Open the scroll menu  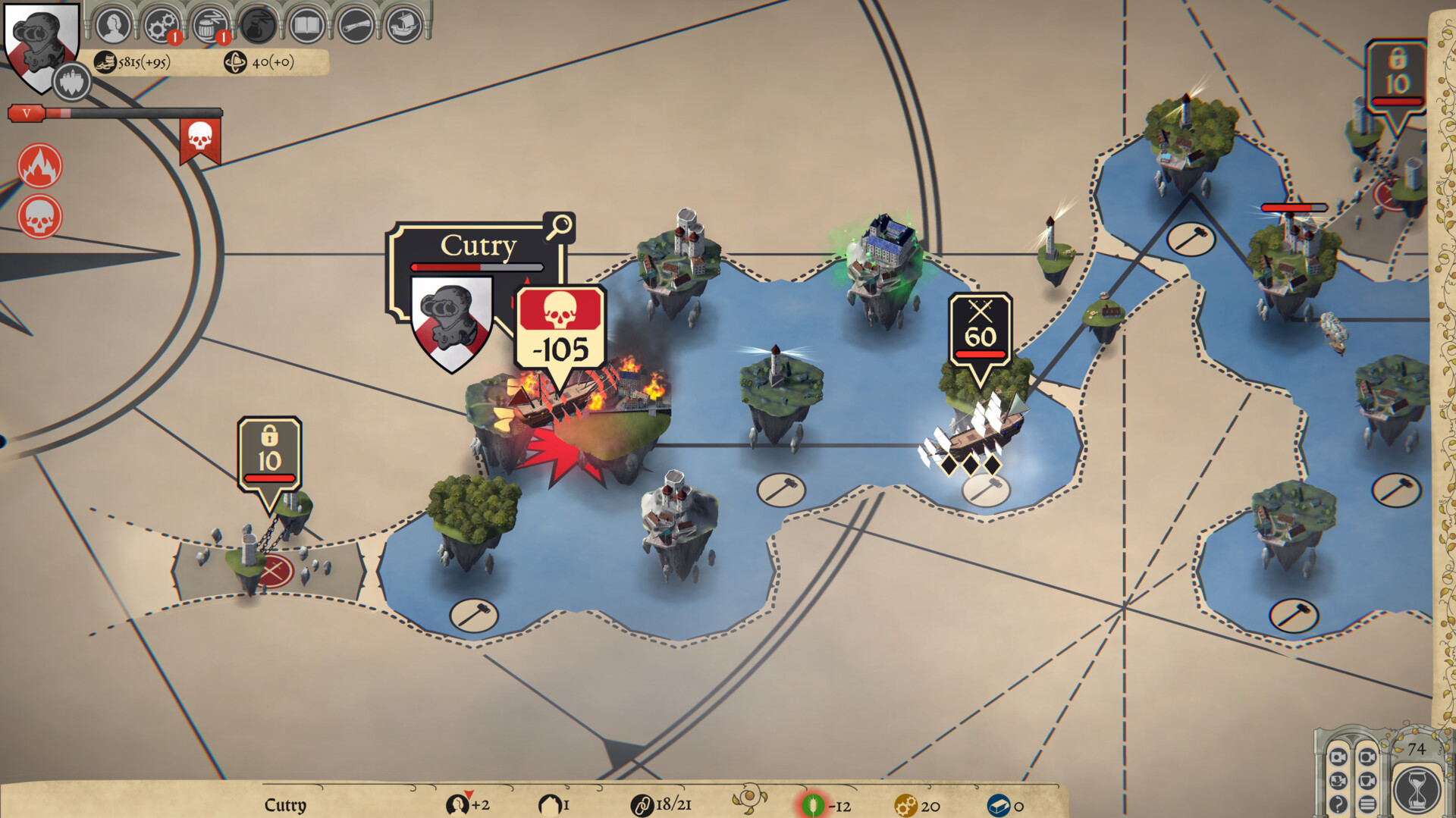355,25
